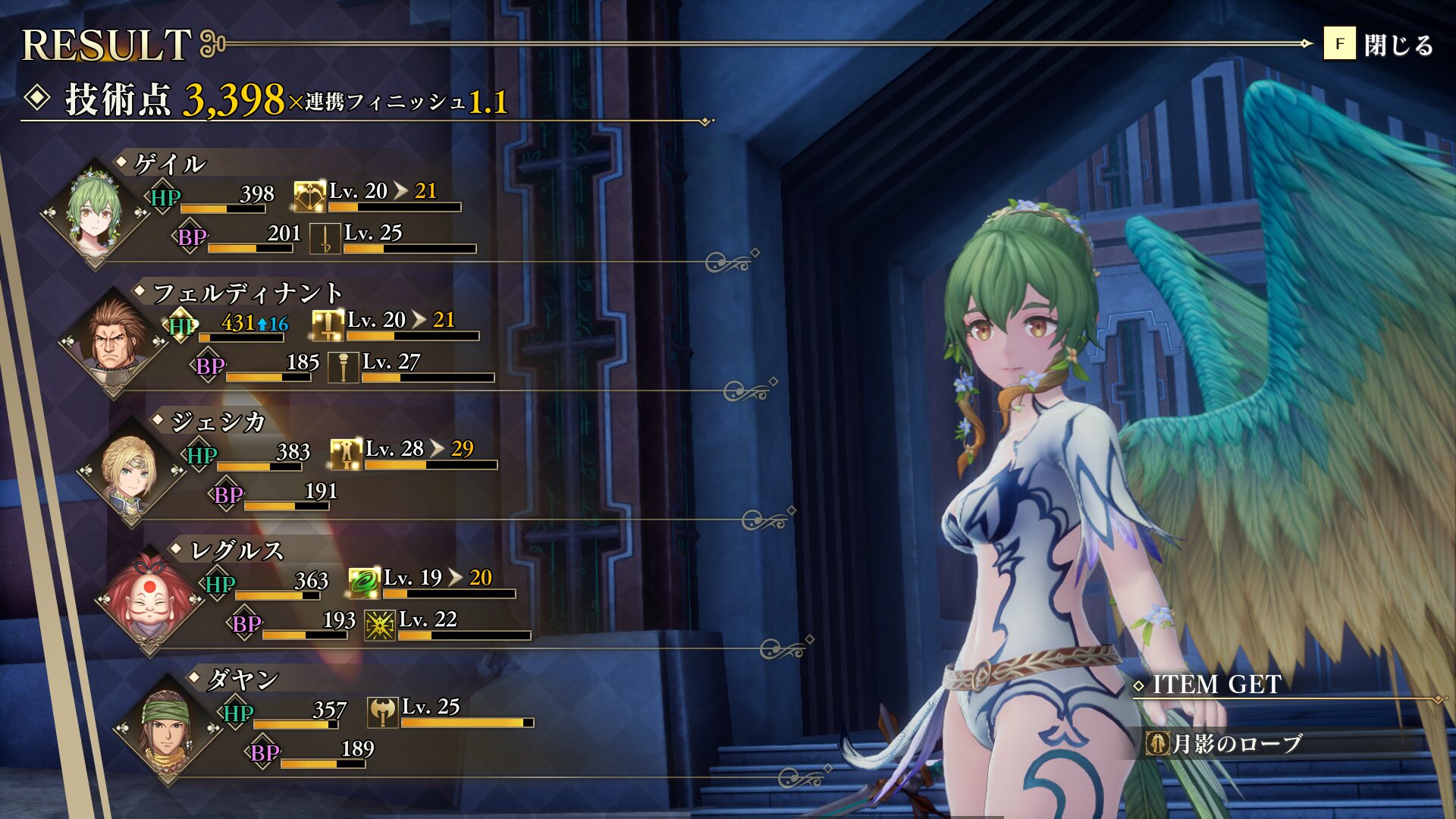Click レグルス's masked portrait
This screenshot has width=1456, height=819.
[150, 598]
